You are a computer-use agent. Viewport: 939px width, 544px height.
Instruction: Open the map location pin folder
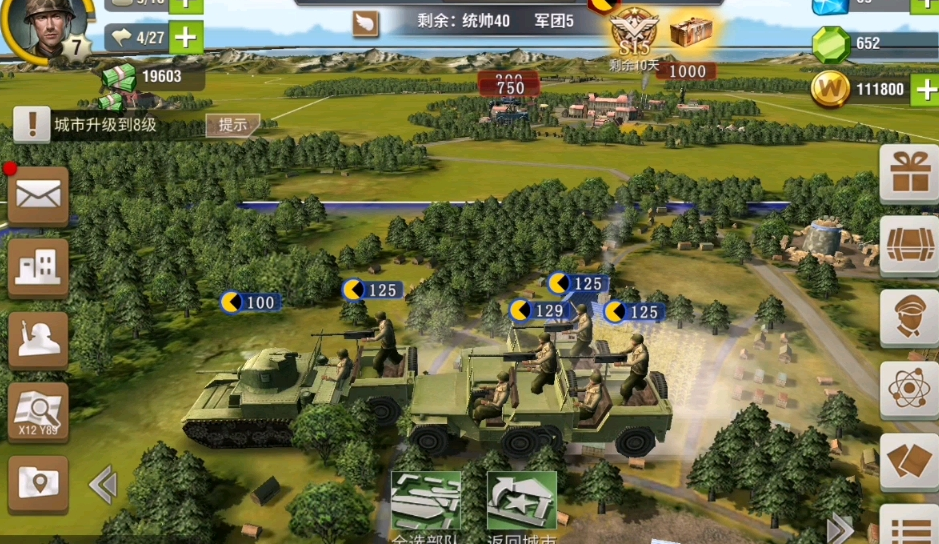point(38,485)
